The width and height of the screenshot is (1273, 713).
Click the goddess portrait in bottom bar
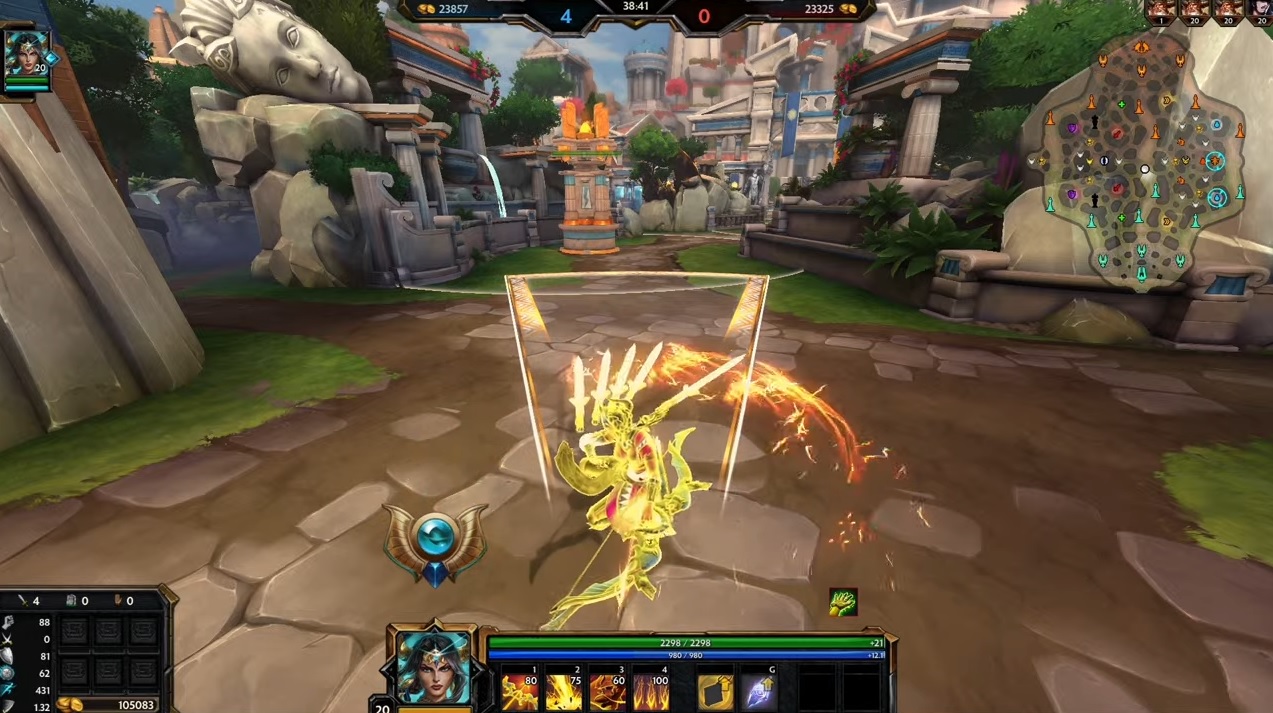[434, 666]
